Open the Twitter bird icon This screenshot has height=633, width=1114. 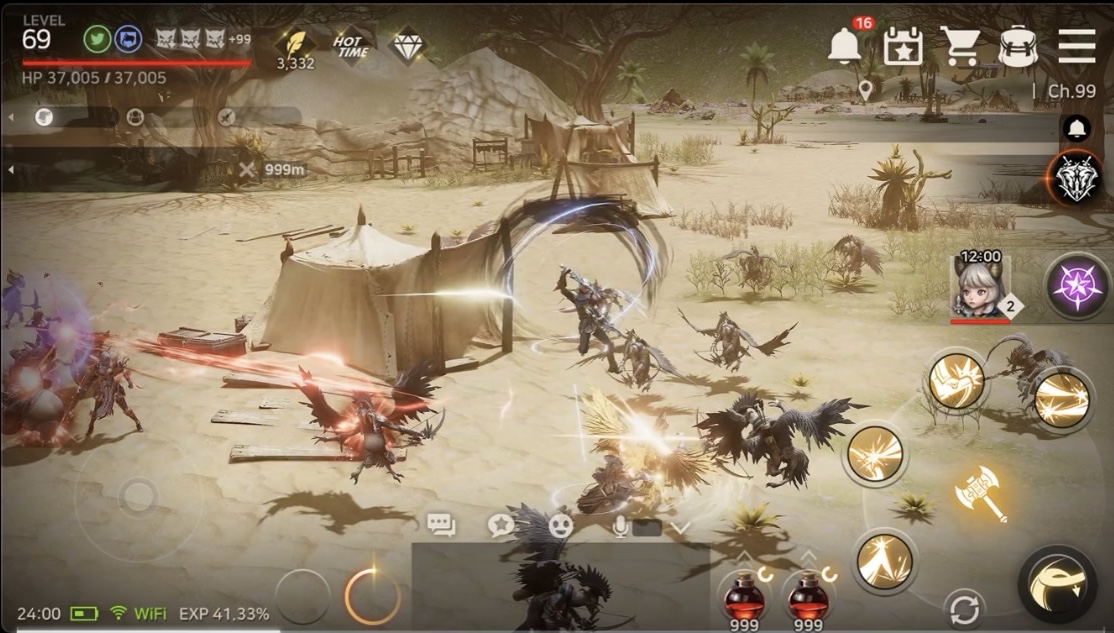(x=97, y=40)
